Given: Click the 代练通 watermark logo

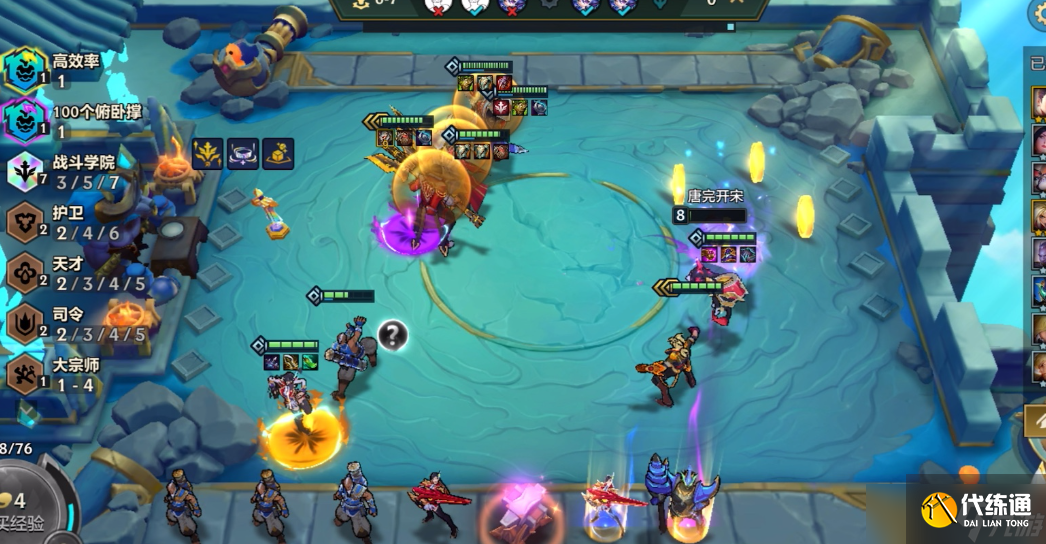Looking at the screenshot, I should coord(975,509).
